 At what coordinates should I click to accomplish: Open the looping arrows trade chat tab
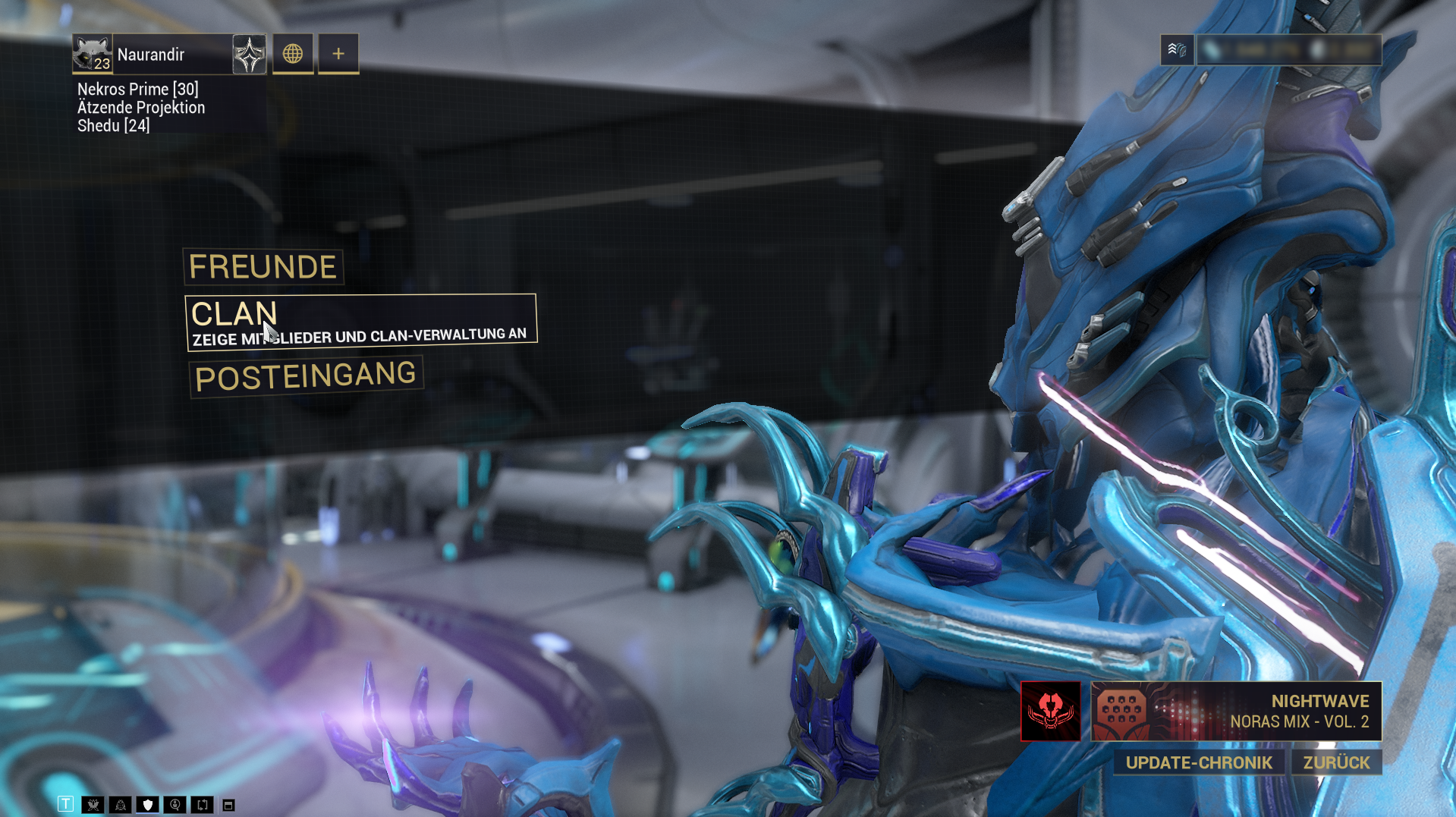point(203,805)
